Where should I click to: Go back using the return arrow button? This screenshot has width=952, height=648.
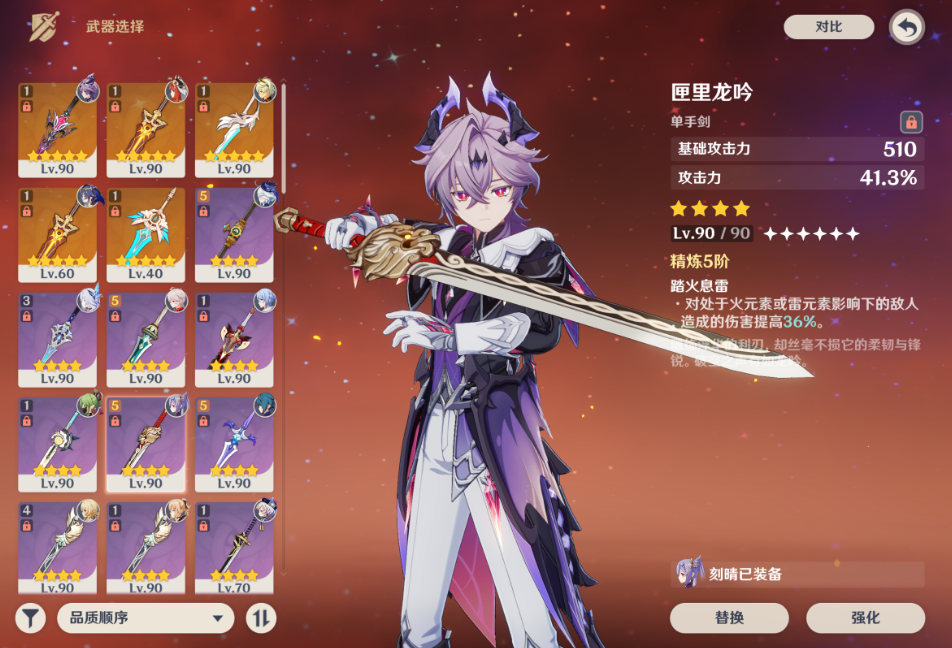[x=906, y=27]
